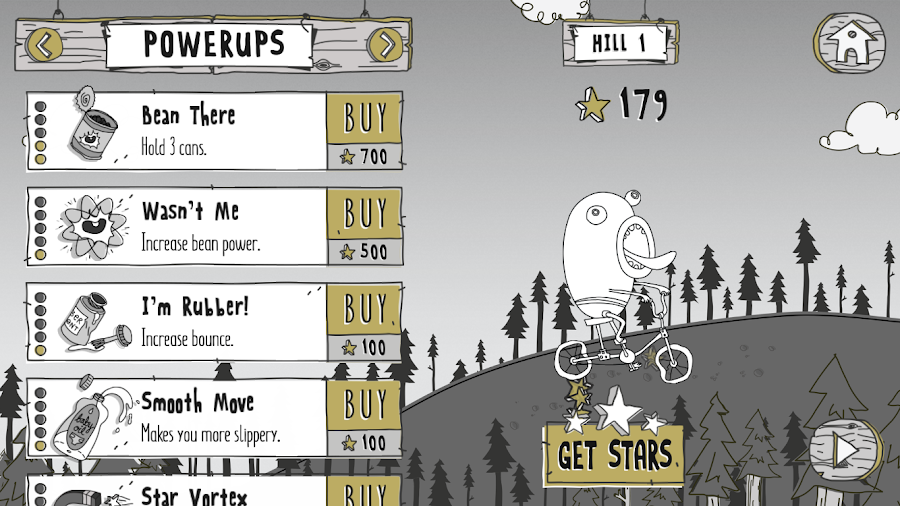This screenshot has width=900, height=506.
Task: Open the Get Stars store
Action: click(x=614, y=454)
